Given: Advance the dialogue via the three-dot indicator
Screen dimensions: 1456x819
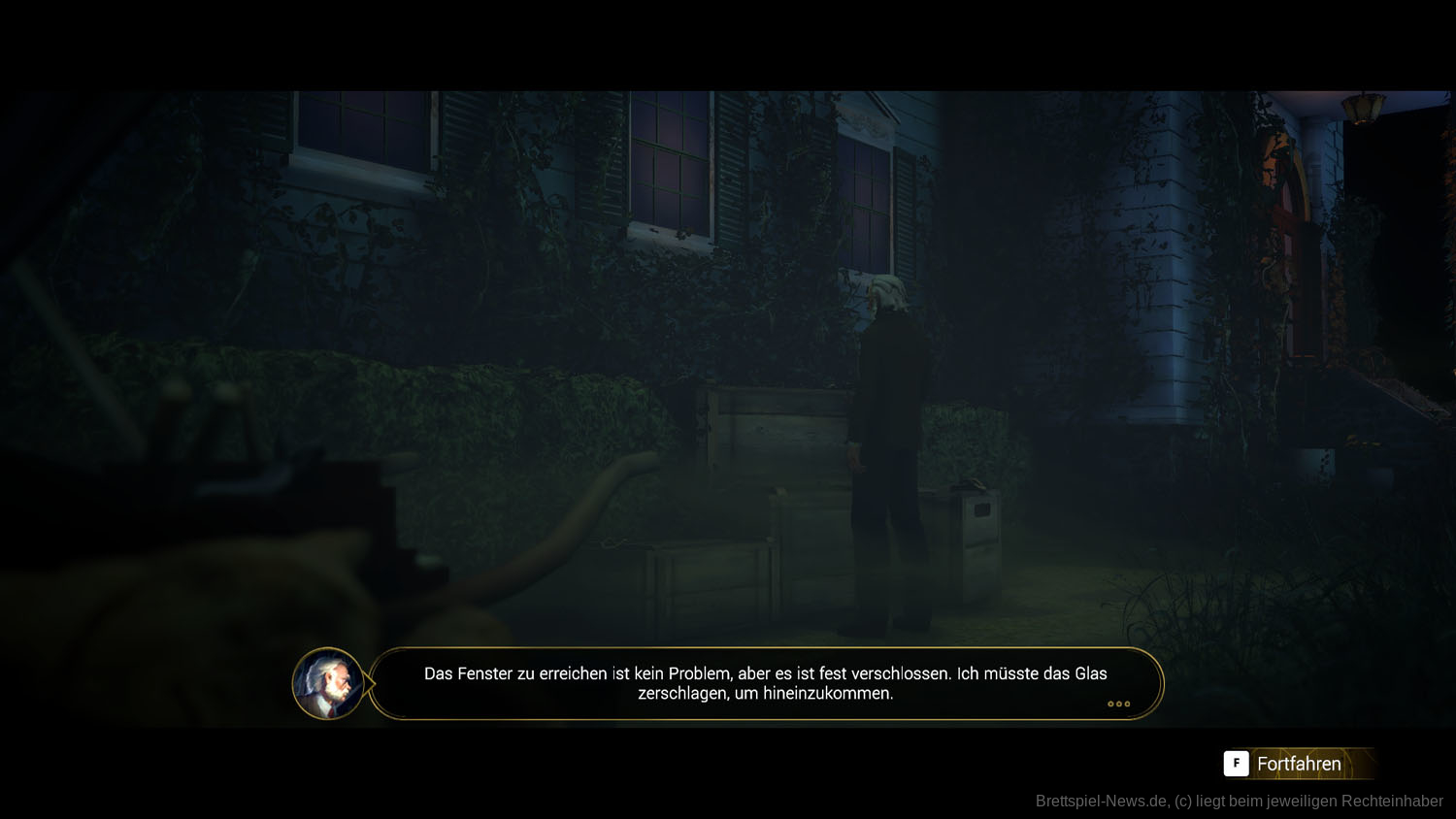Looking at the screenshot, I should (1118, 704).
